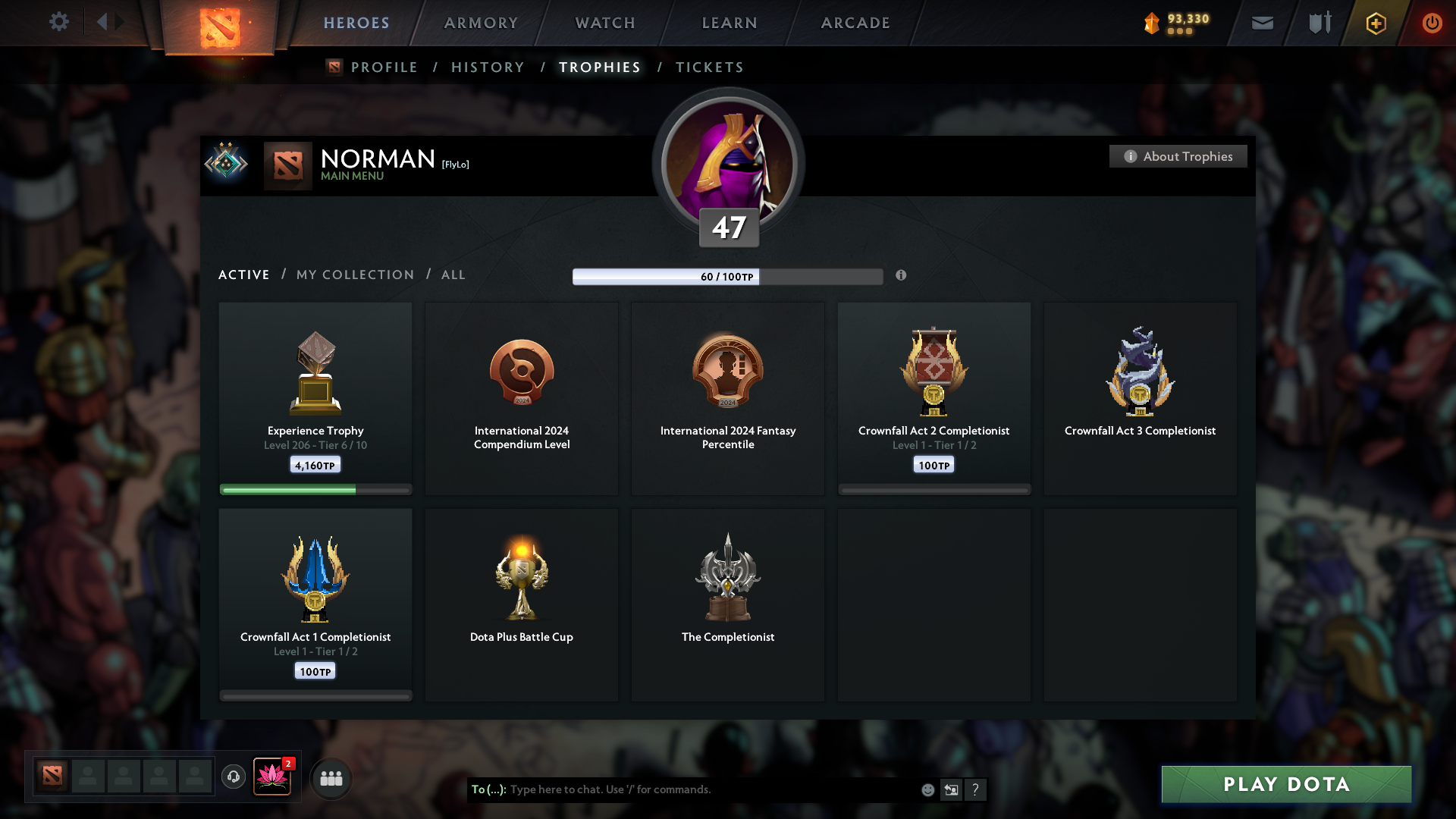Open About Trophies
The image size is (1456, 819).
pyautogui.click(x=1178, y=156)
